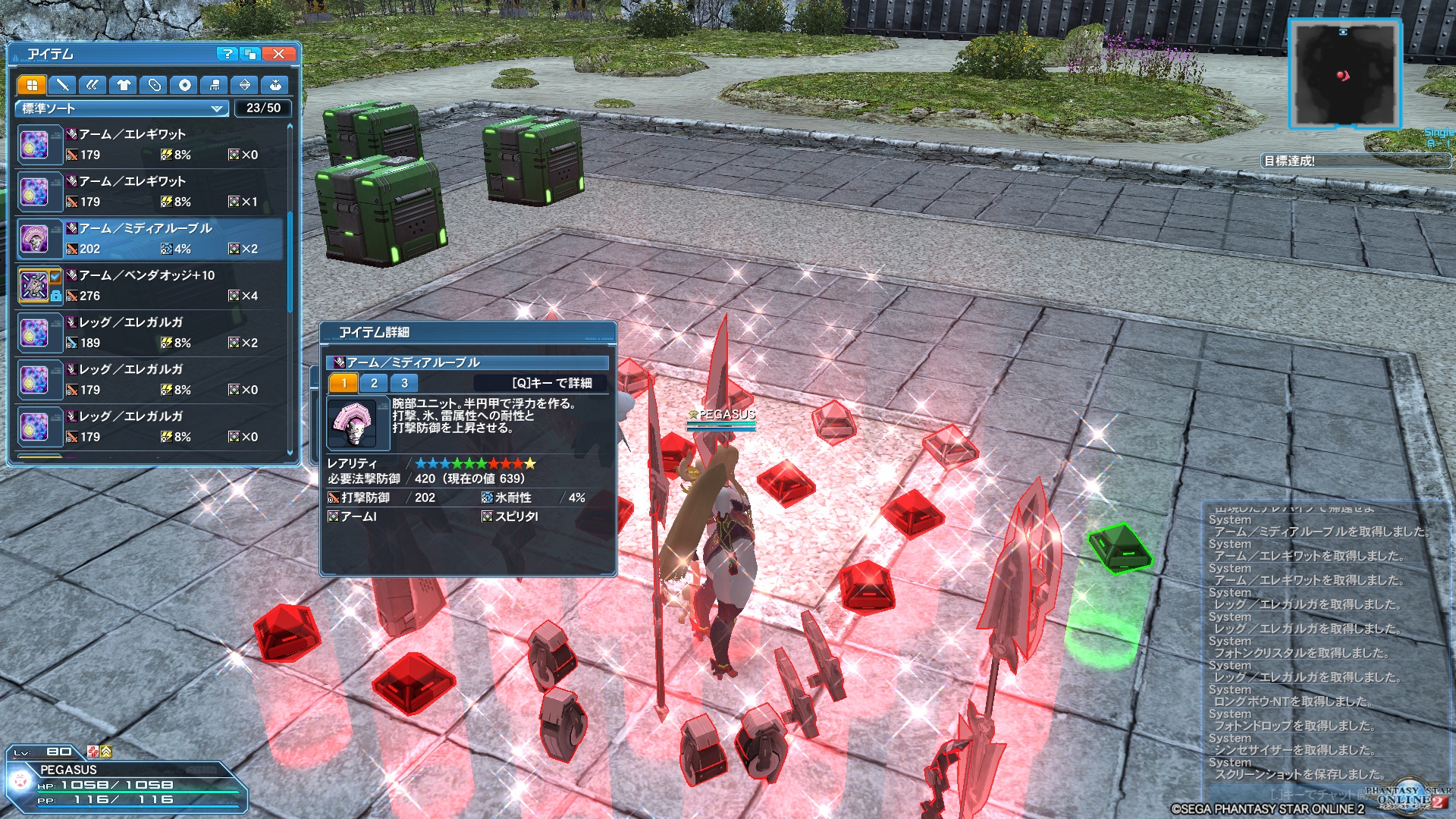Viewport: 1456px width, 819px height.
Task: Switch to item detail page 2
Action: [374, 383]
